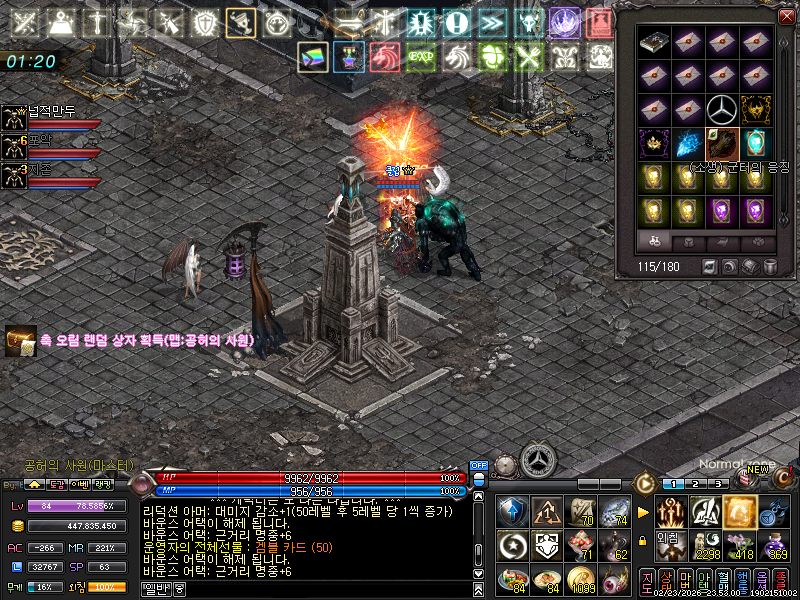
Task: Switch to hotbar page 2
Action: (x=696, y=484)
